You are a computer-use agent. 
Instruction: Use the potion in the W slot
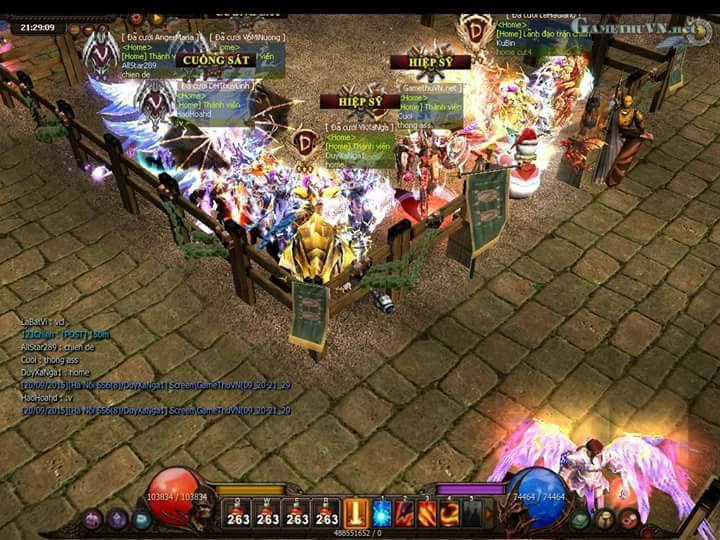click(x=267, y=513)
